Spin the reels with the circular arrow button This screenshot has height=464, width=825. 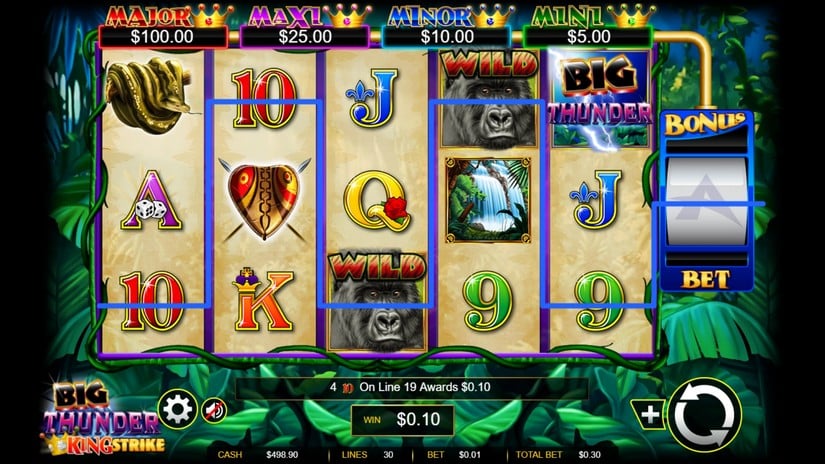(705, 414)
